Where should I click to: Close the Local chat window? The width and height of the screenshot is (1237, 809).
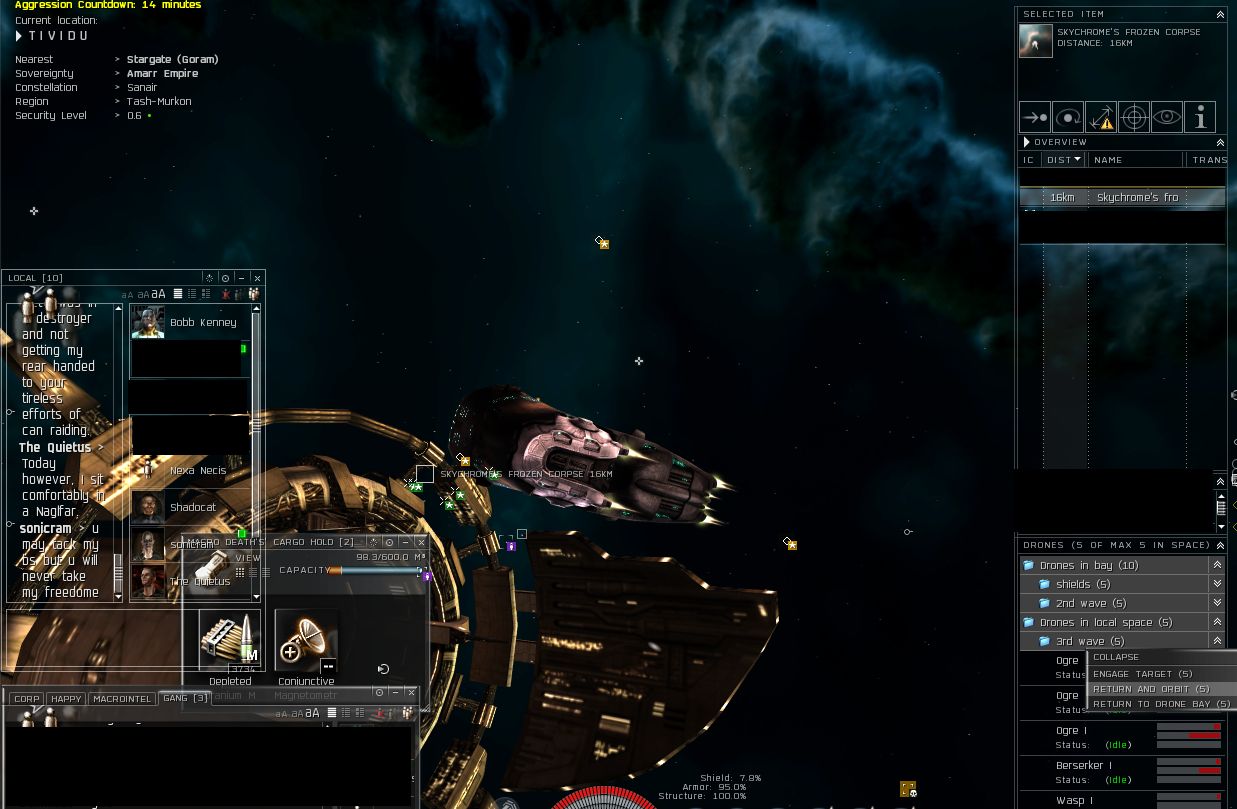click(x=257, y=278)
